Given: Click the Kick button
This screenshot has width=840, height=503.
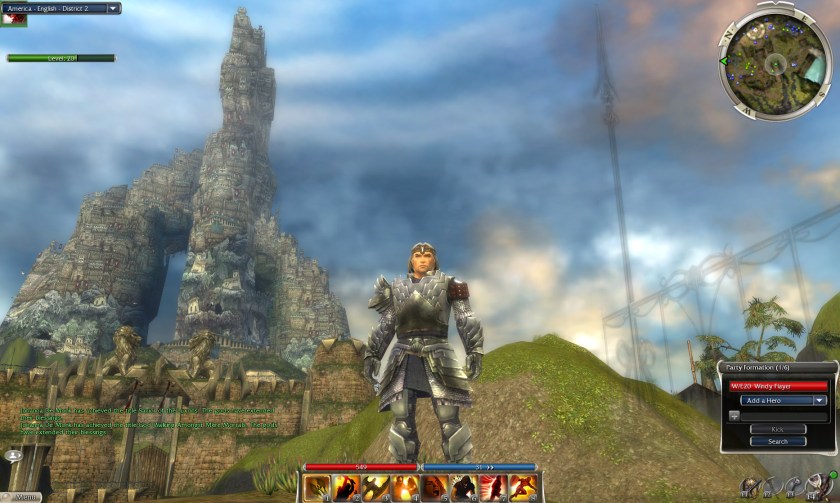Looking at the screenshot, I should click(x=777, y=429).
